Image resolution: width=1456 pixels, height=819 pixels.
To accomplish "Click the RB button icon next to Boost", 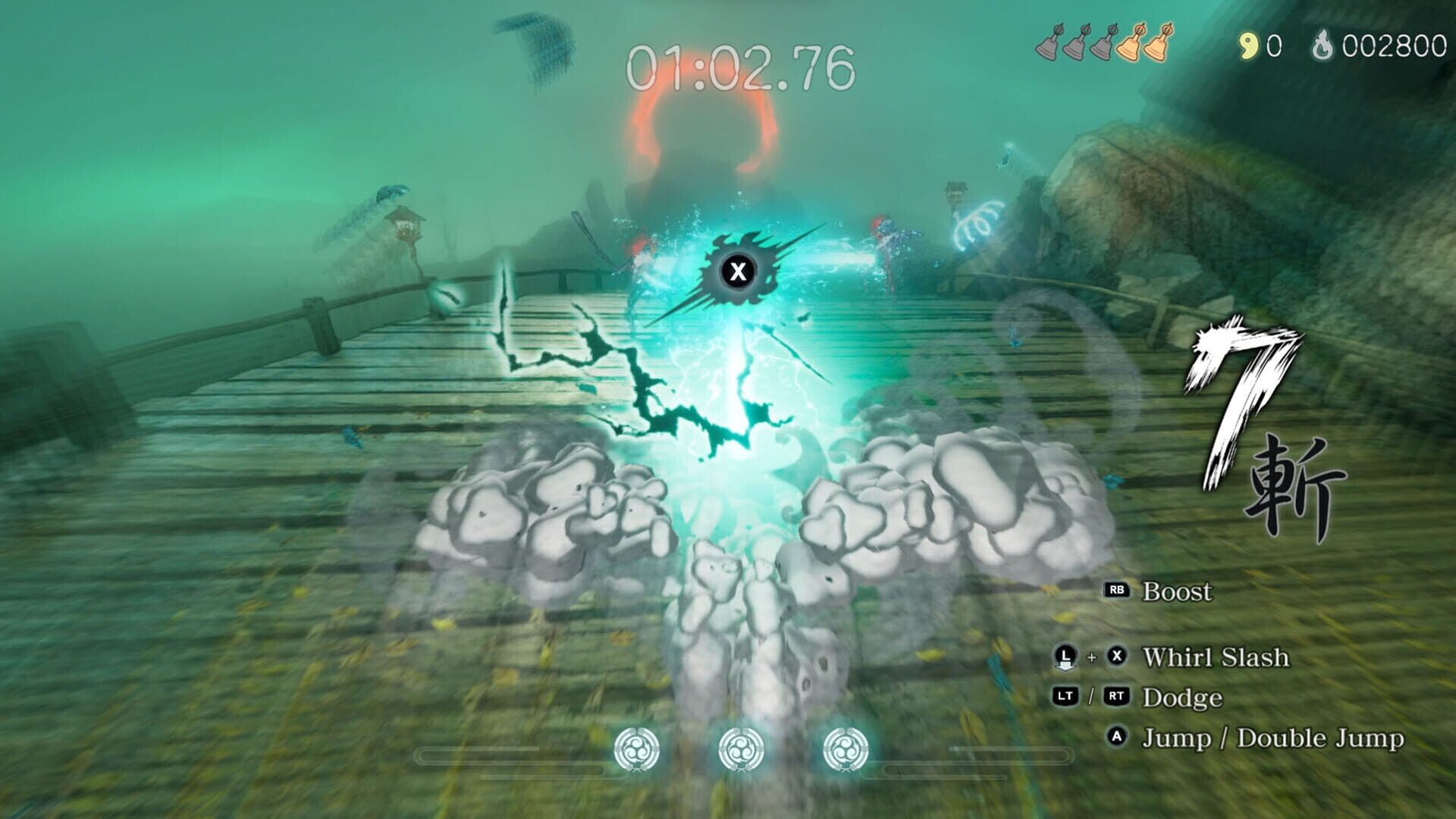I will point(1117,590).
